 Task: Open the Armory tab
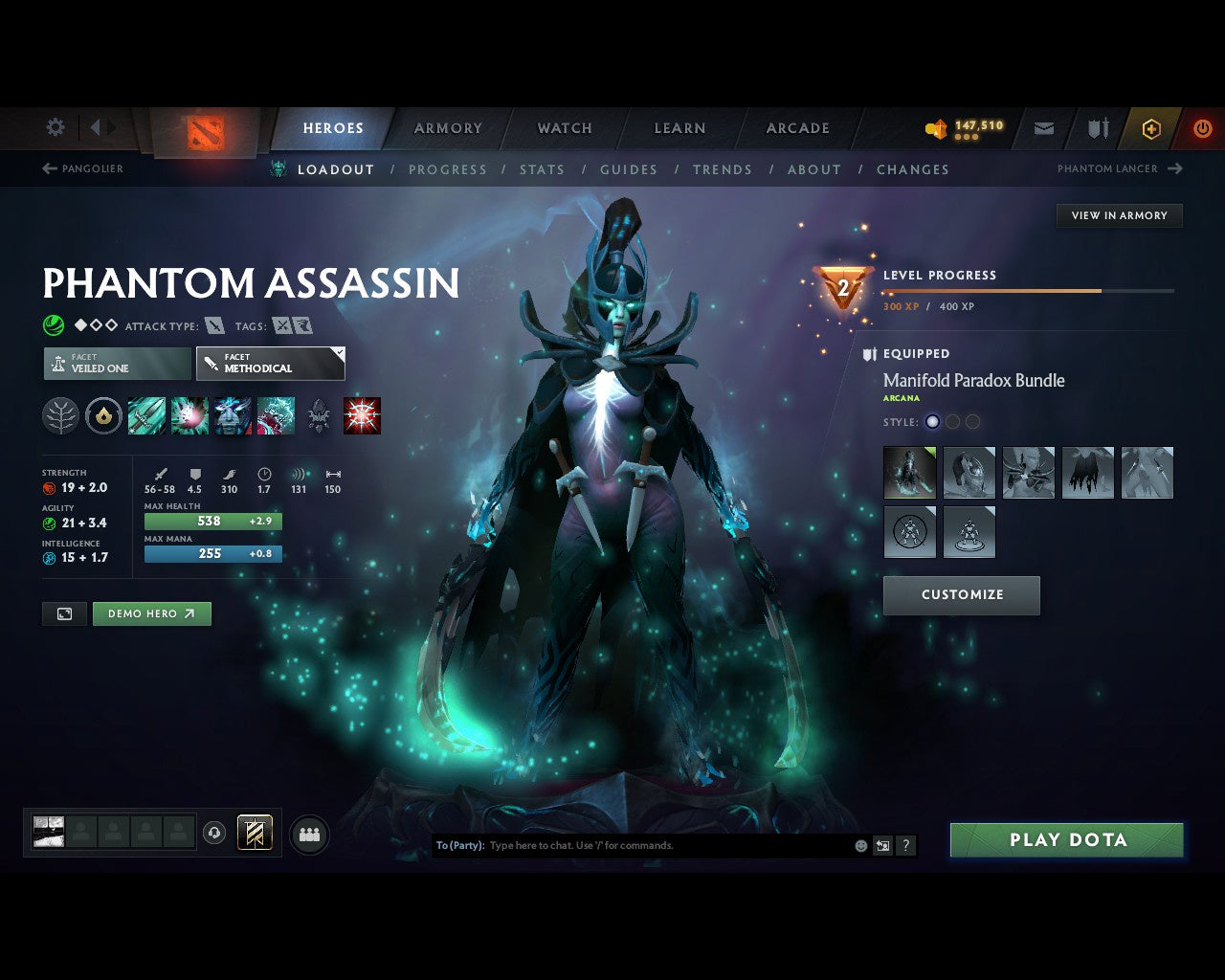[448, 128]
